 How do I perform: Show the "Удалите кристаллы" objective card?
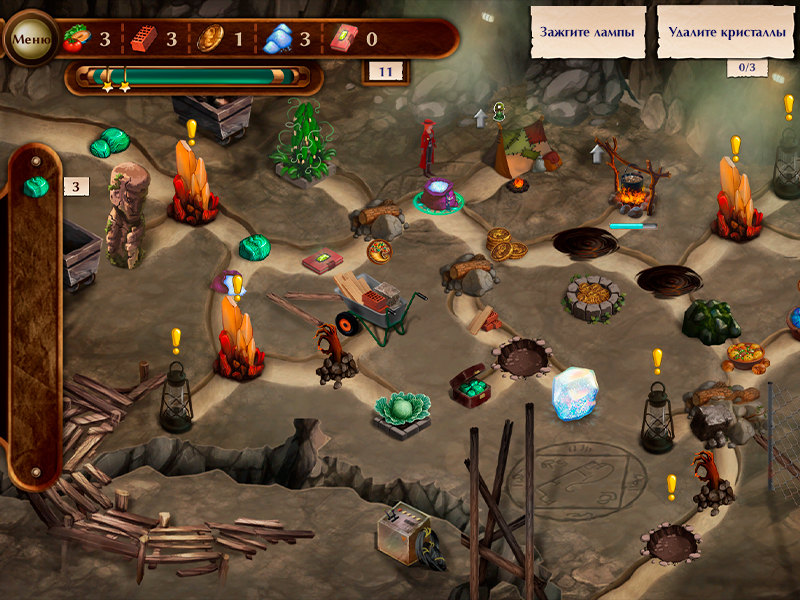(727, 32)
